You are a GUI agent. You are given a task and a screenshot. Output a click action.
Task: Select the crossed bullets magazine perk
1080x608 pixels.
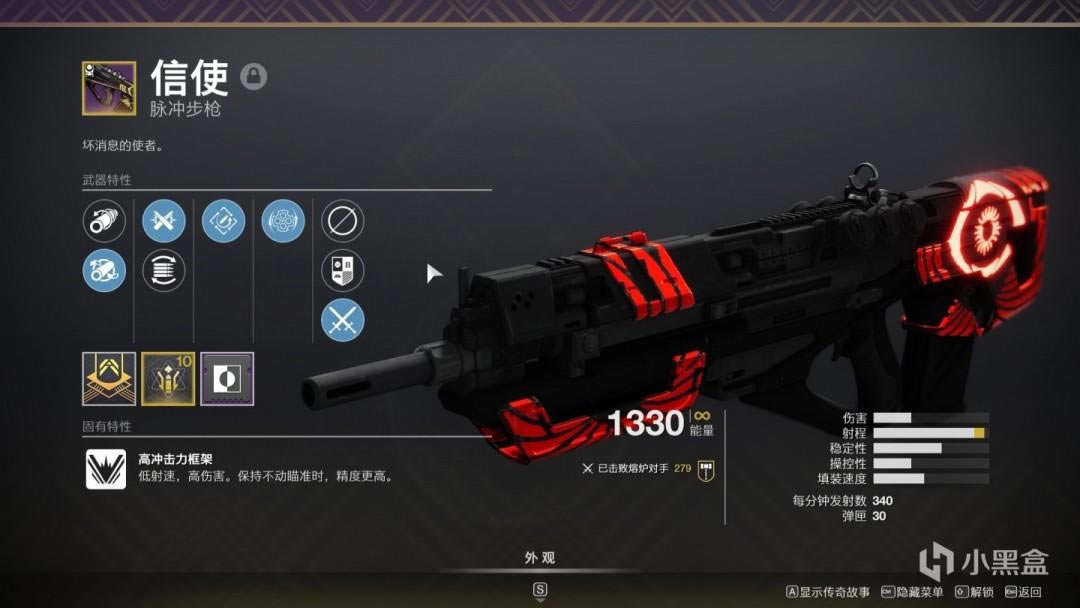pyautogui.click(x=164, y=221)
